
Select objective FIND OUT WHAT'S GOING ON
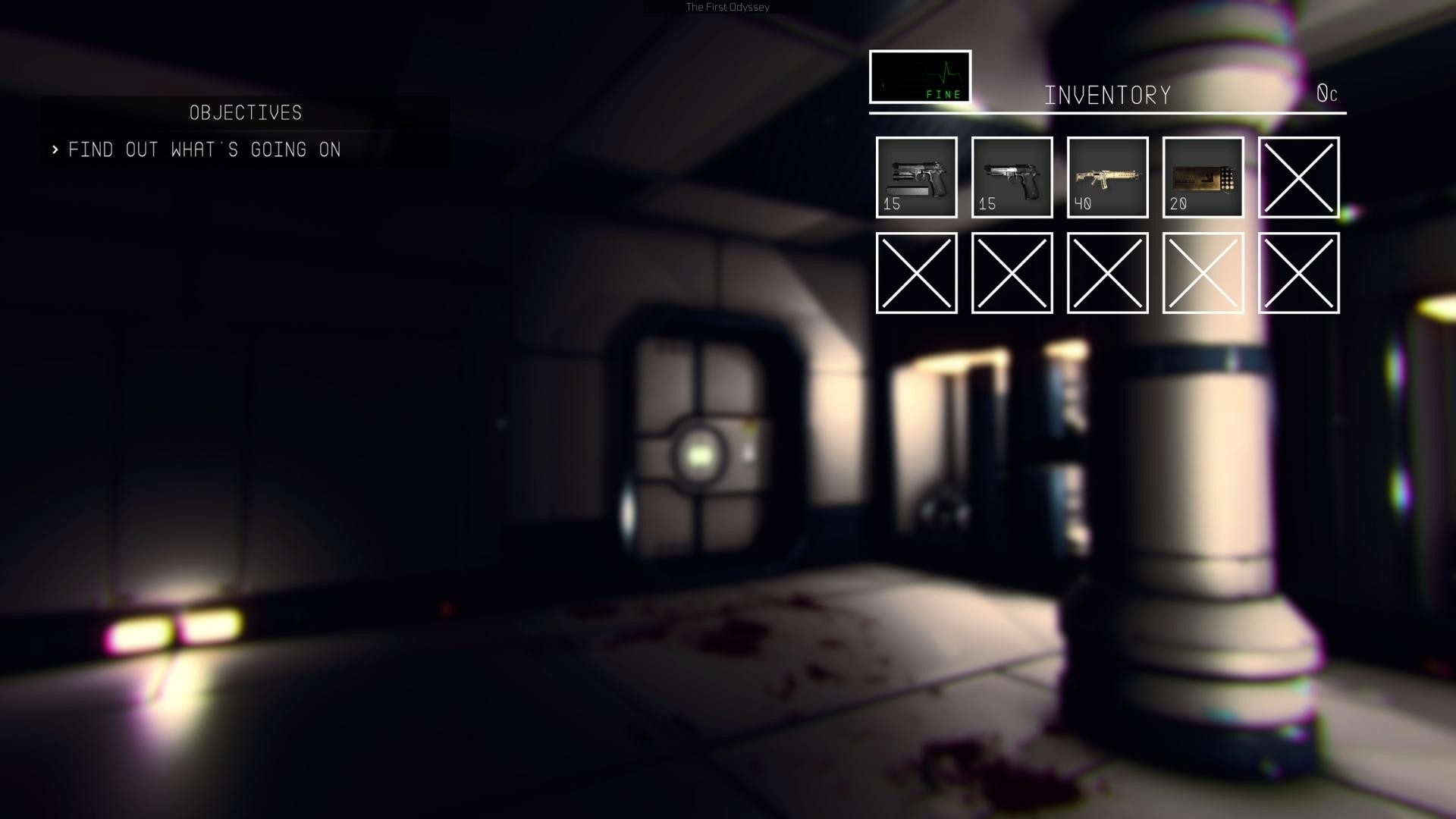tap(205, 149)
